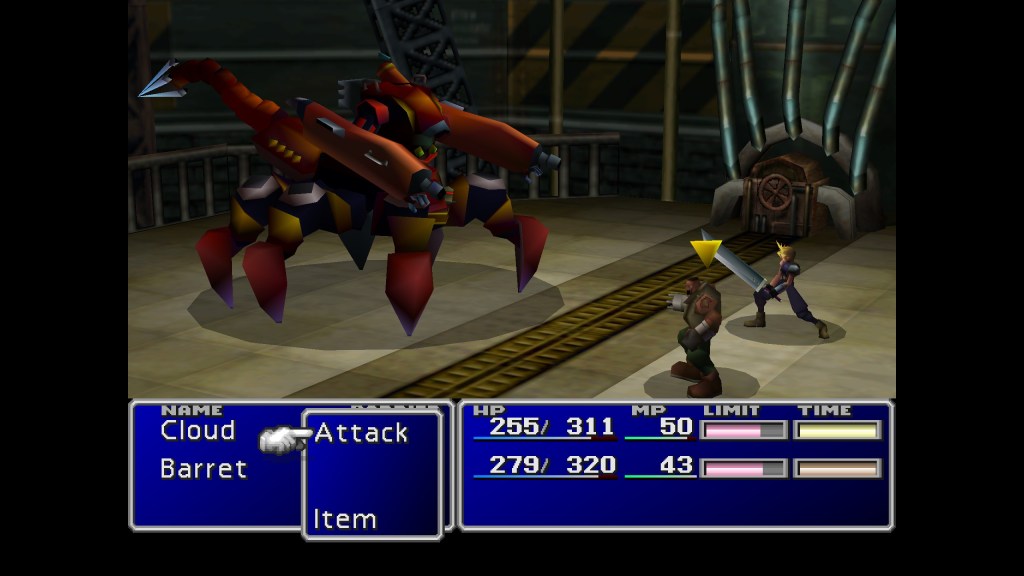Pick Barret in the party list

pos(203,468)
